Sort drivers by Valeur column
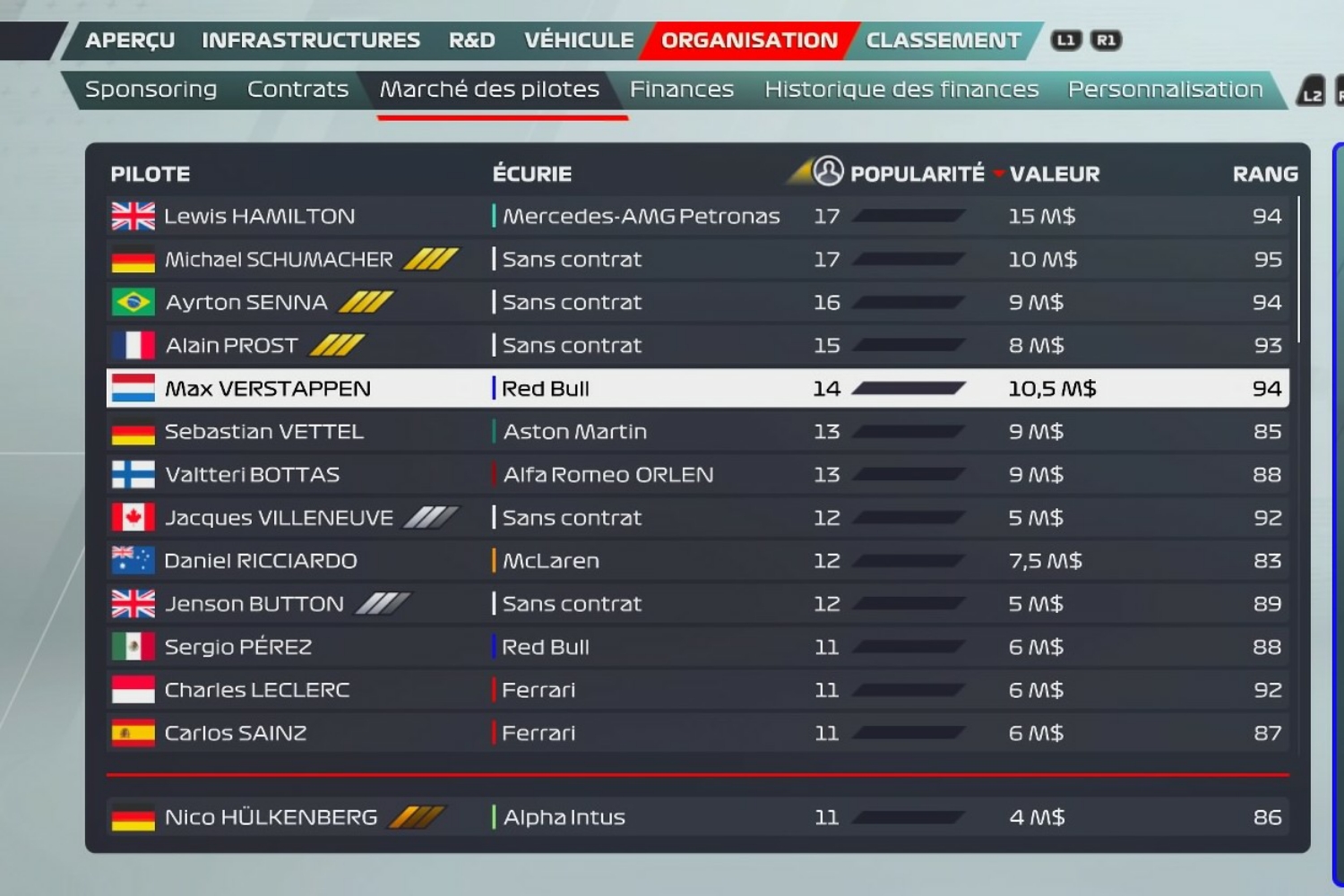 [x=1054, y=174]
